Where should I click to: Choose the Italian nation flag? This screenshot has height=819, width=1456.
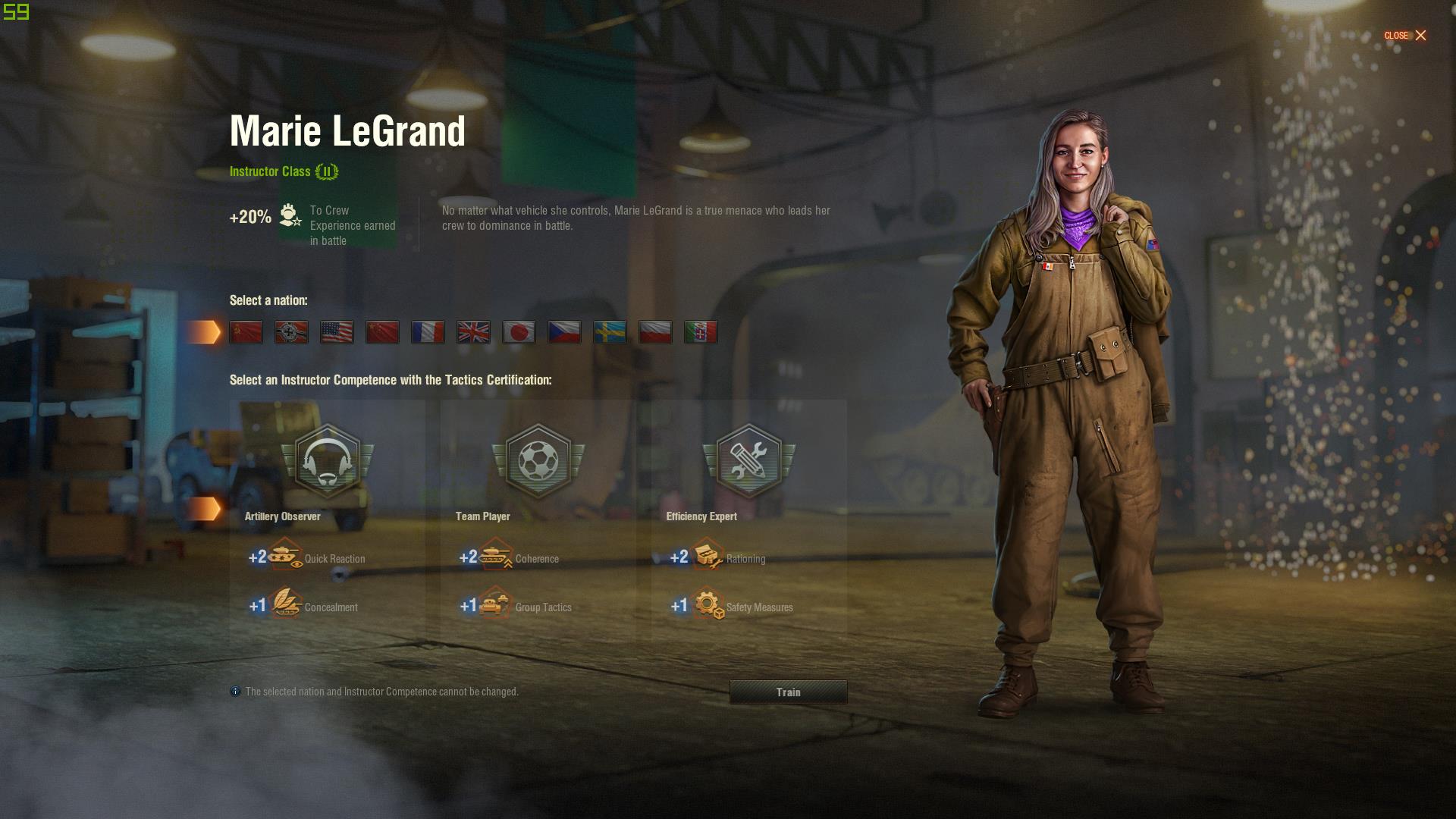tap(701, 332)
